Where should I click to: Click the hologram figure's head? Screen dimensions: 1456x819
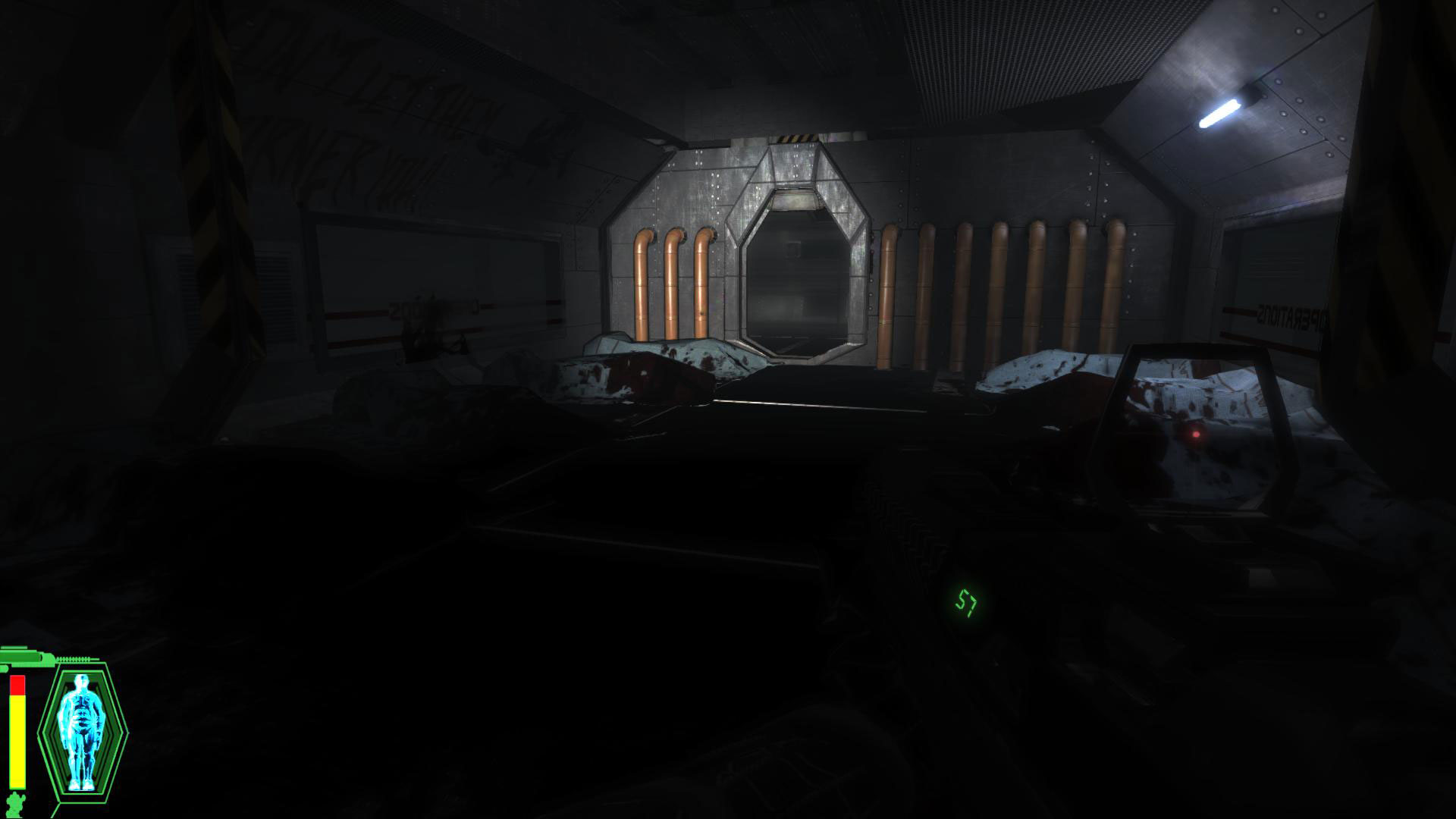click(x=81, y=681)
